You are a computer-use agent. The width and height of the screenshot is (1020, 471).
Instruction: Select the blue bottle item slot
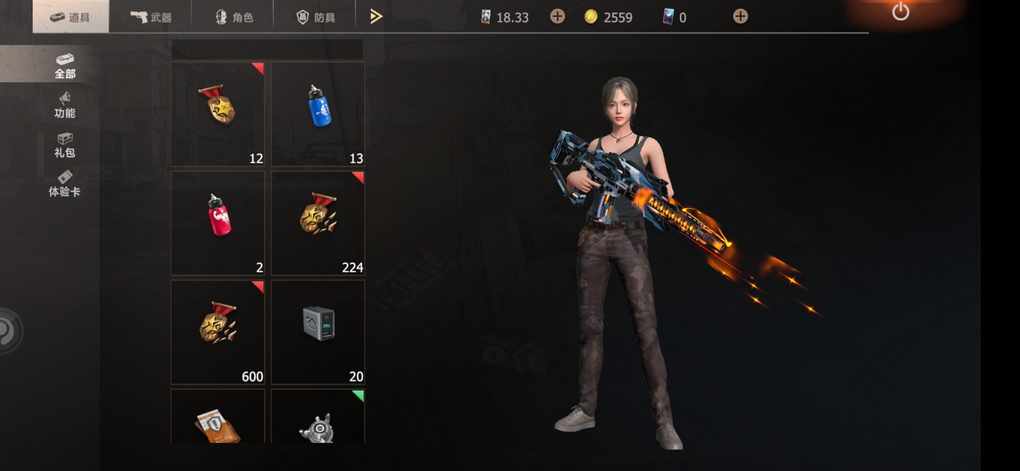(318, 113)
